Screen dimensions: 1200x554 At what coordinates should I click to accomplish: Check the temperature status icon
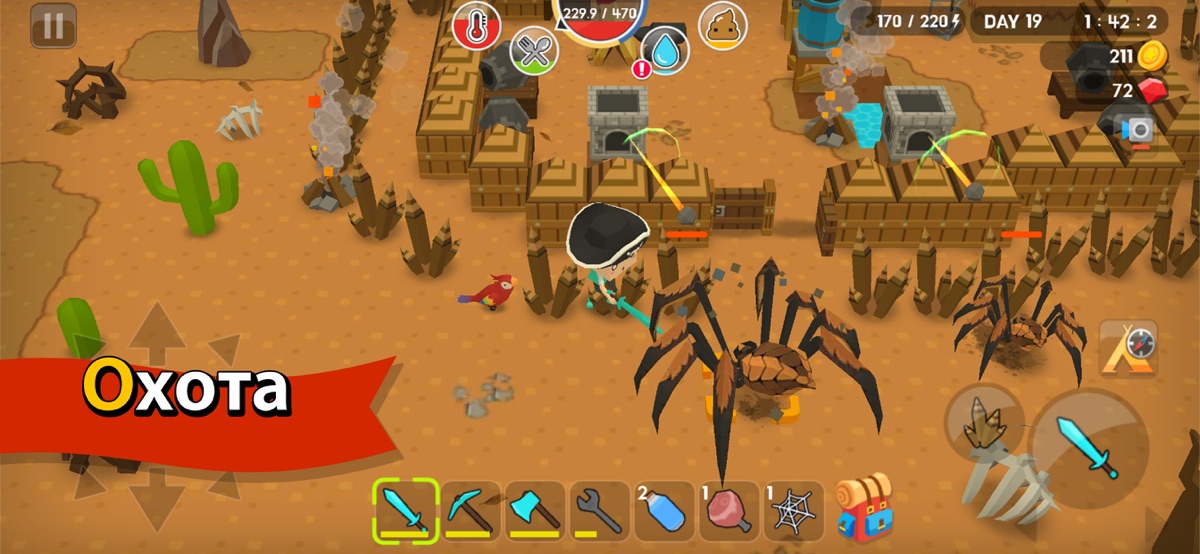[476, 25]
